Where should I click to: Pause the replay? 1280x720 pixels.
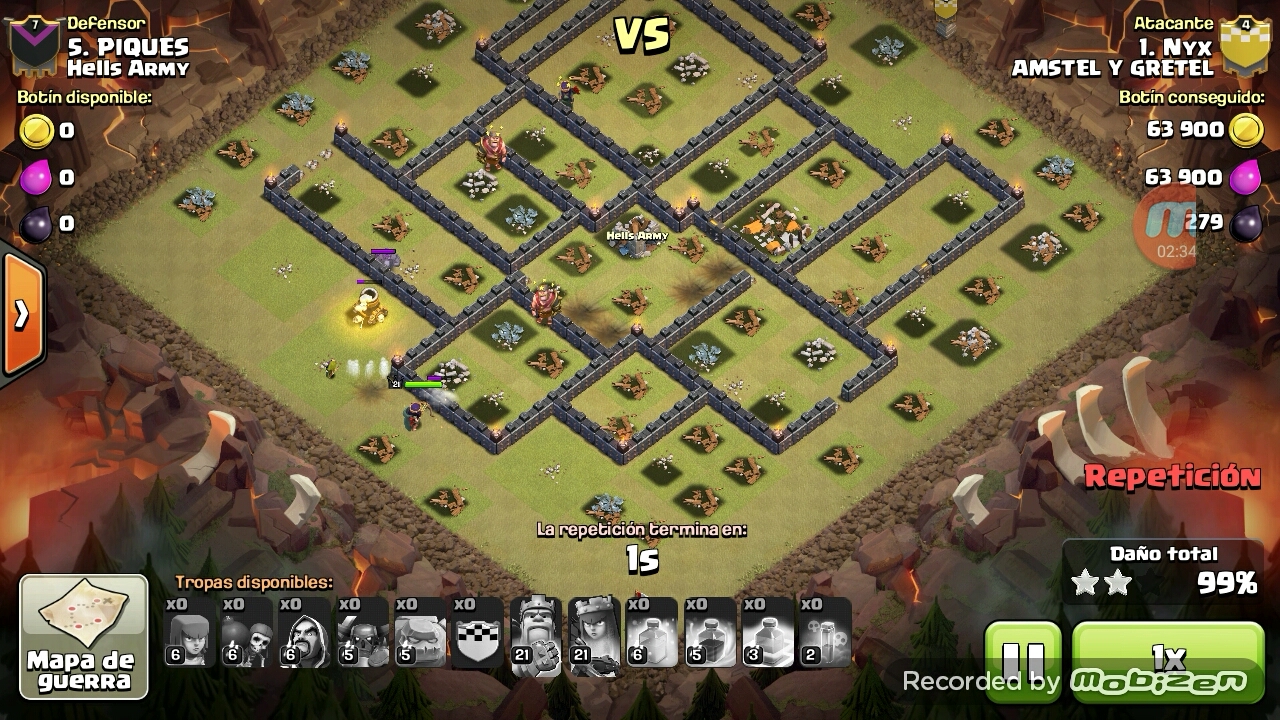1022,660
